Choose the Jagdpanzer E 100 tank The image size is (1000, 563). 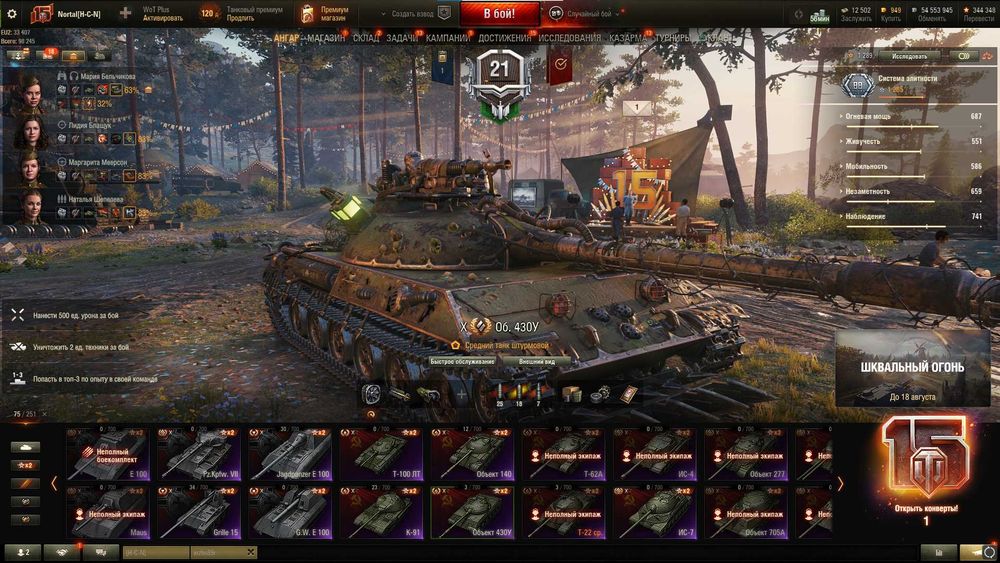[289, 453]
